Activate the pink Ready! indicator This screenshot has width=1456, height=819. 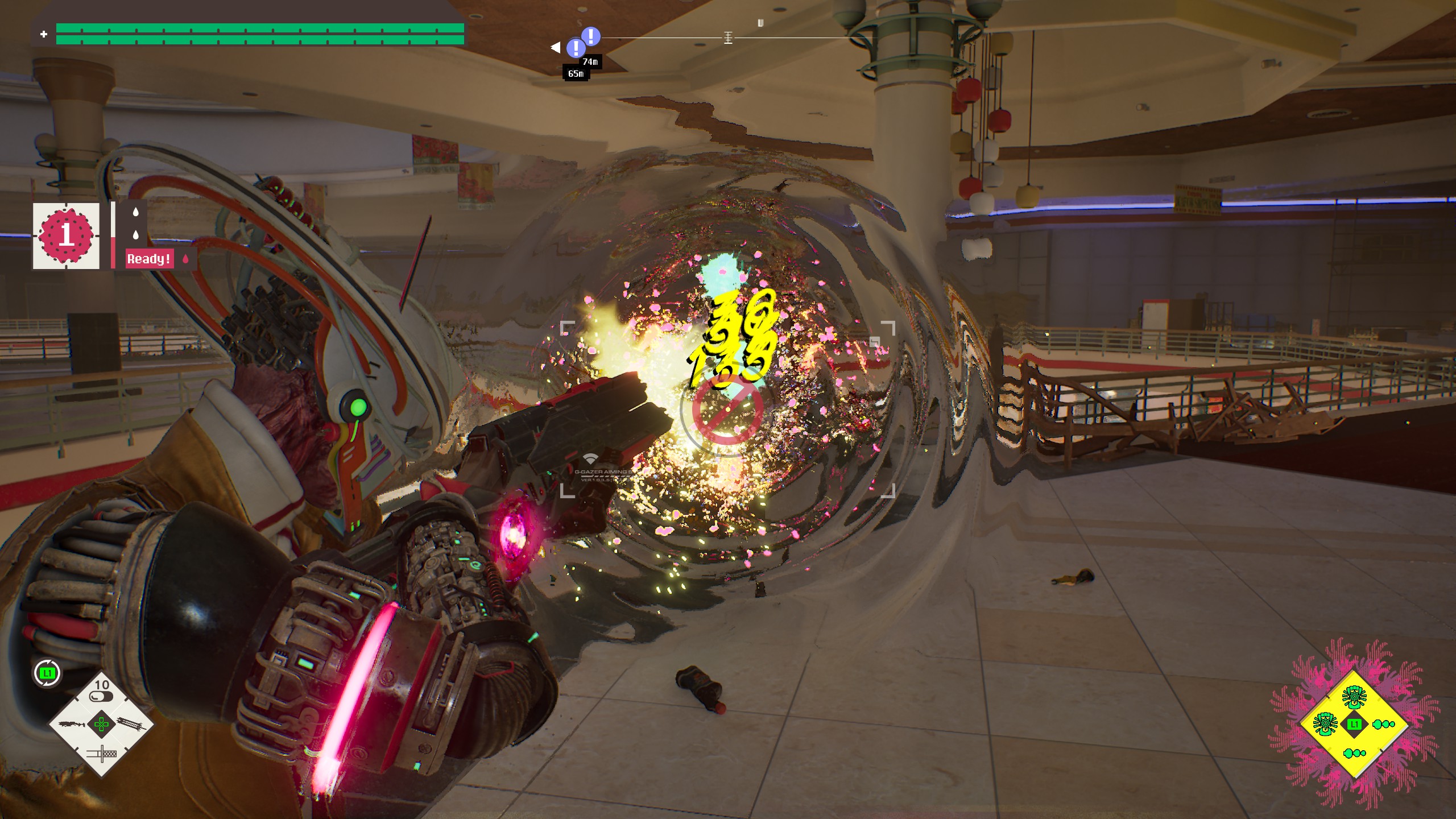point(148,259)
